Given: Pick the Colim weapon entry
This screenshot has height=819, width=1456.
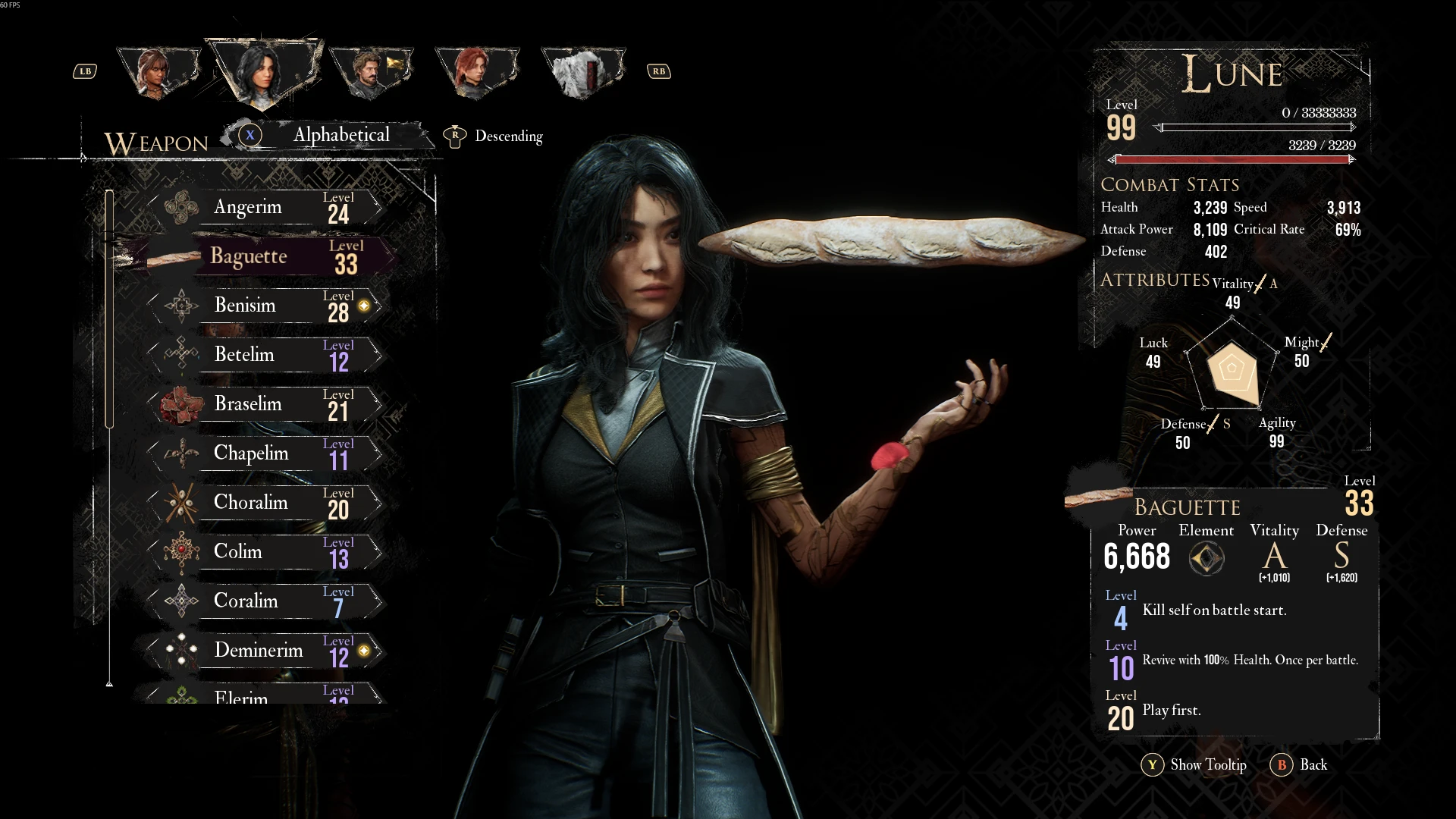Looking at the screenshot, I should 265,552.
